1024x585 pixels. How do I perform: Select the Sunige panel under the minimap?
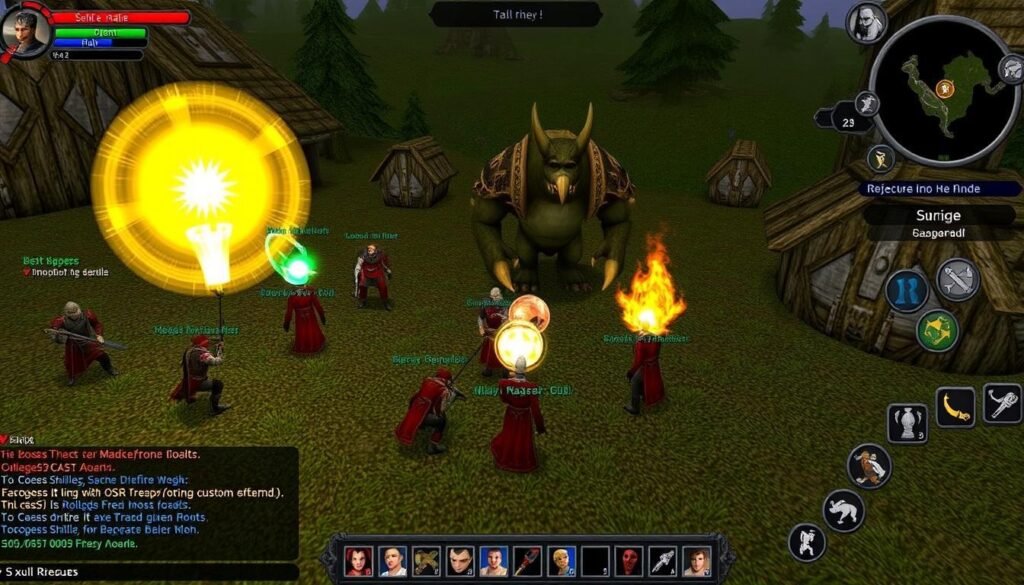(x=938, y=215)
